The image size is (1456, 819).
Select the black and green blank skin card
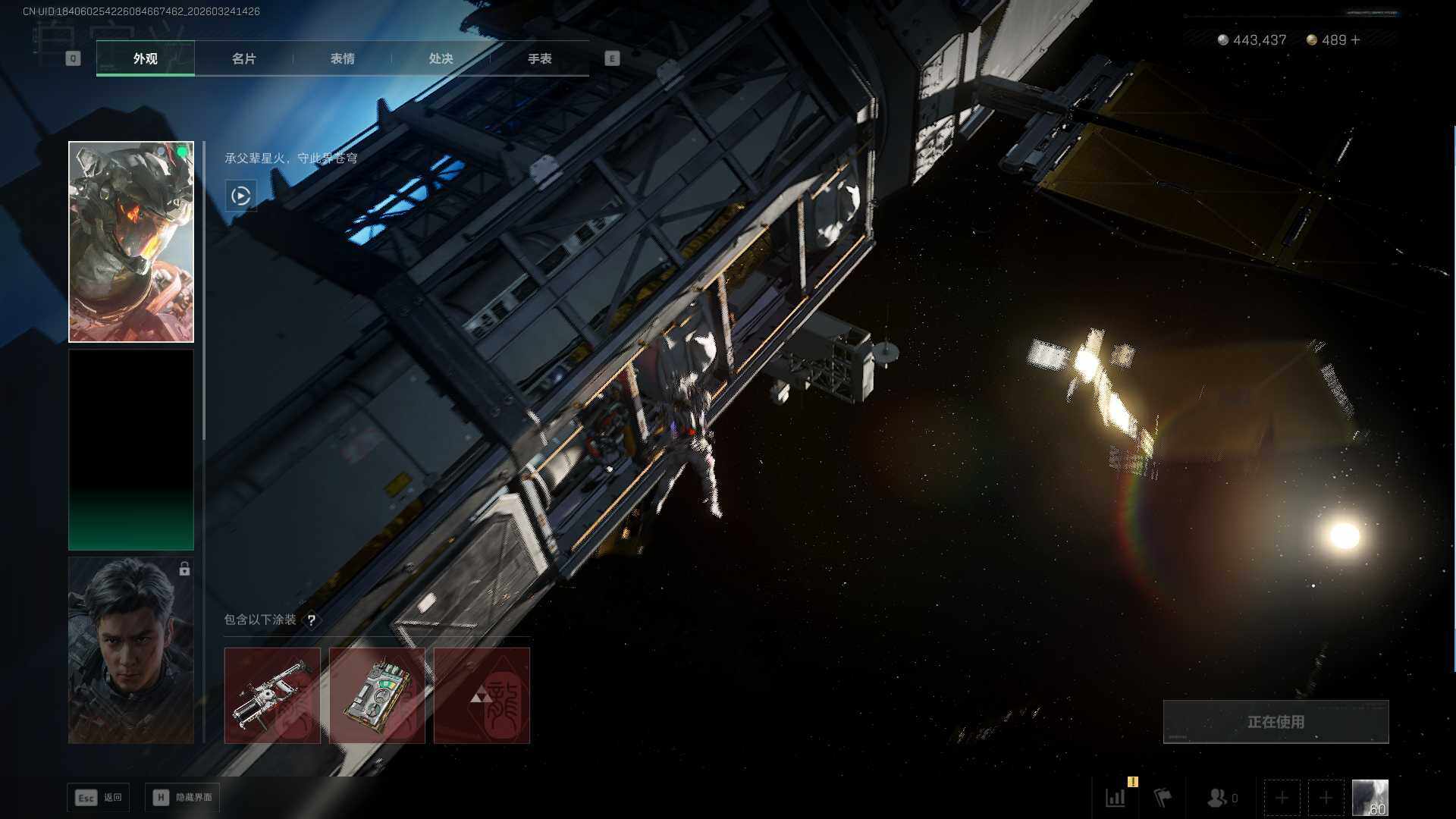click(x=131, y=450)
